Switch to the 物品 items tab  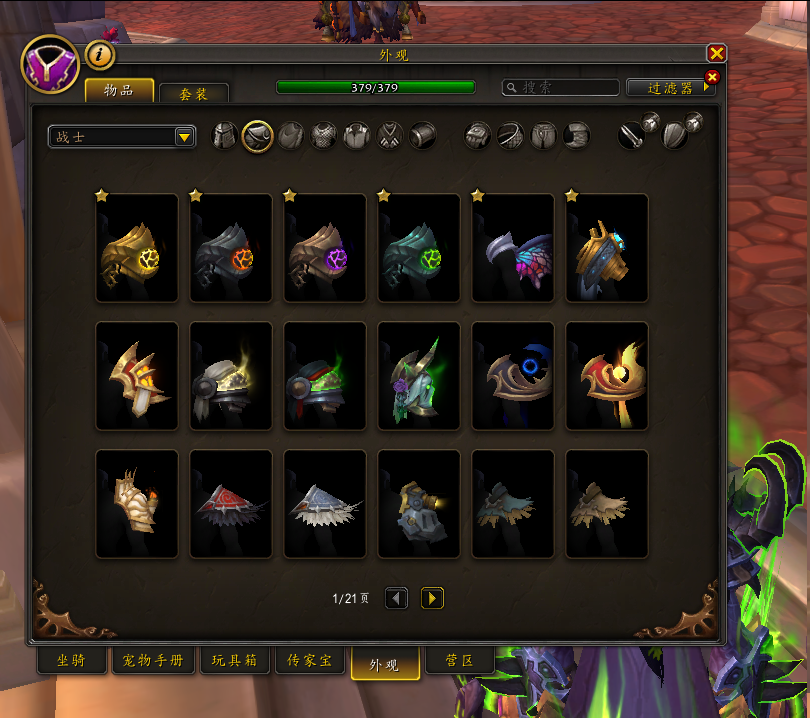[119, 90]
